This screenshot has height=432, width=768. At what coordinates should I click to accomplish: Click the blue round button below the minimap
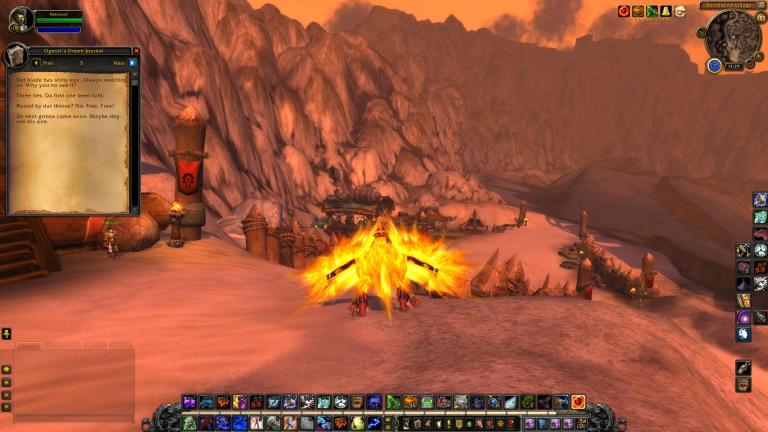click(x=714, y=65)
